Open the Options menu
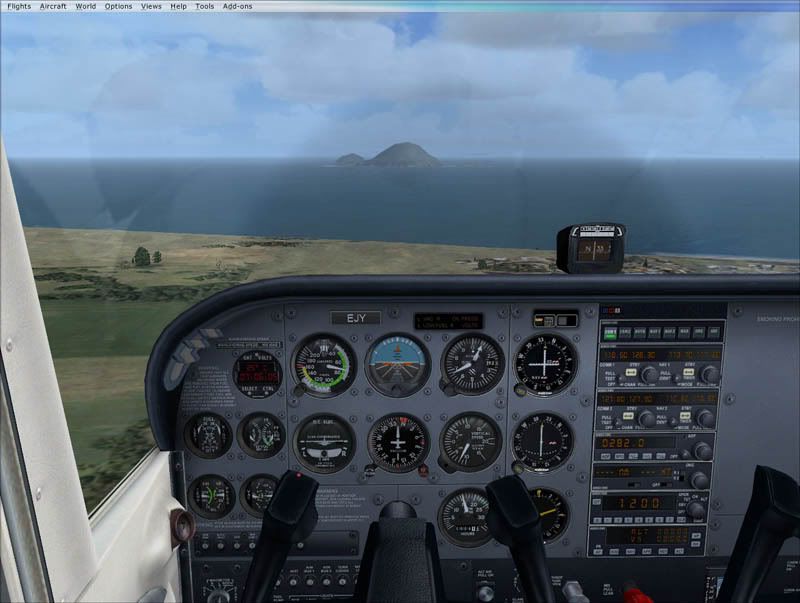 118,6
